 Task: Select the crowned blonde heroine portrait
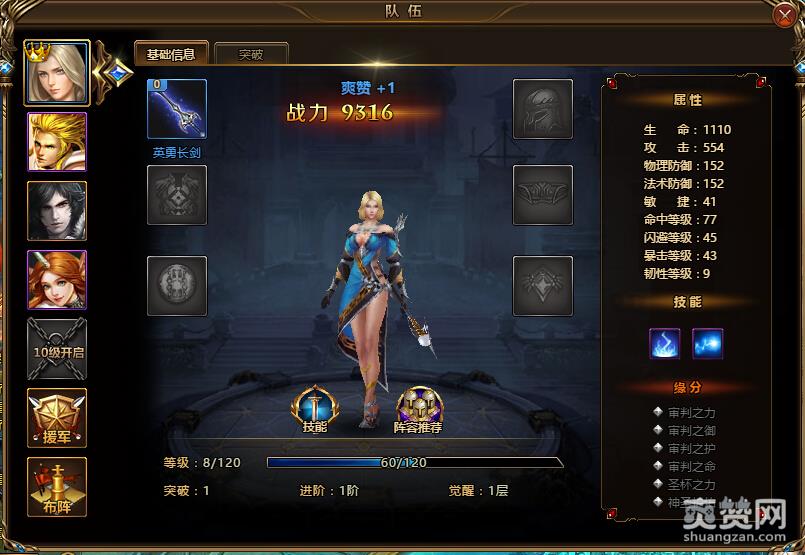pyautogui.click(x=57, y=73)
